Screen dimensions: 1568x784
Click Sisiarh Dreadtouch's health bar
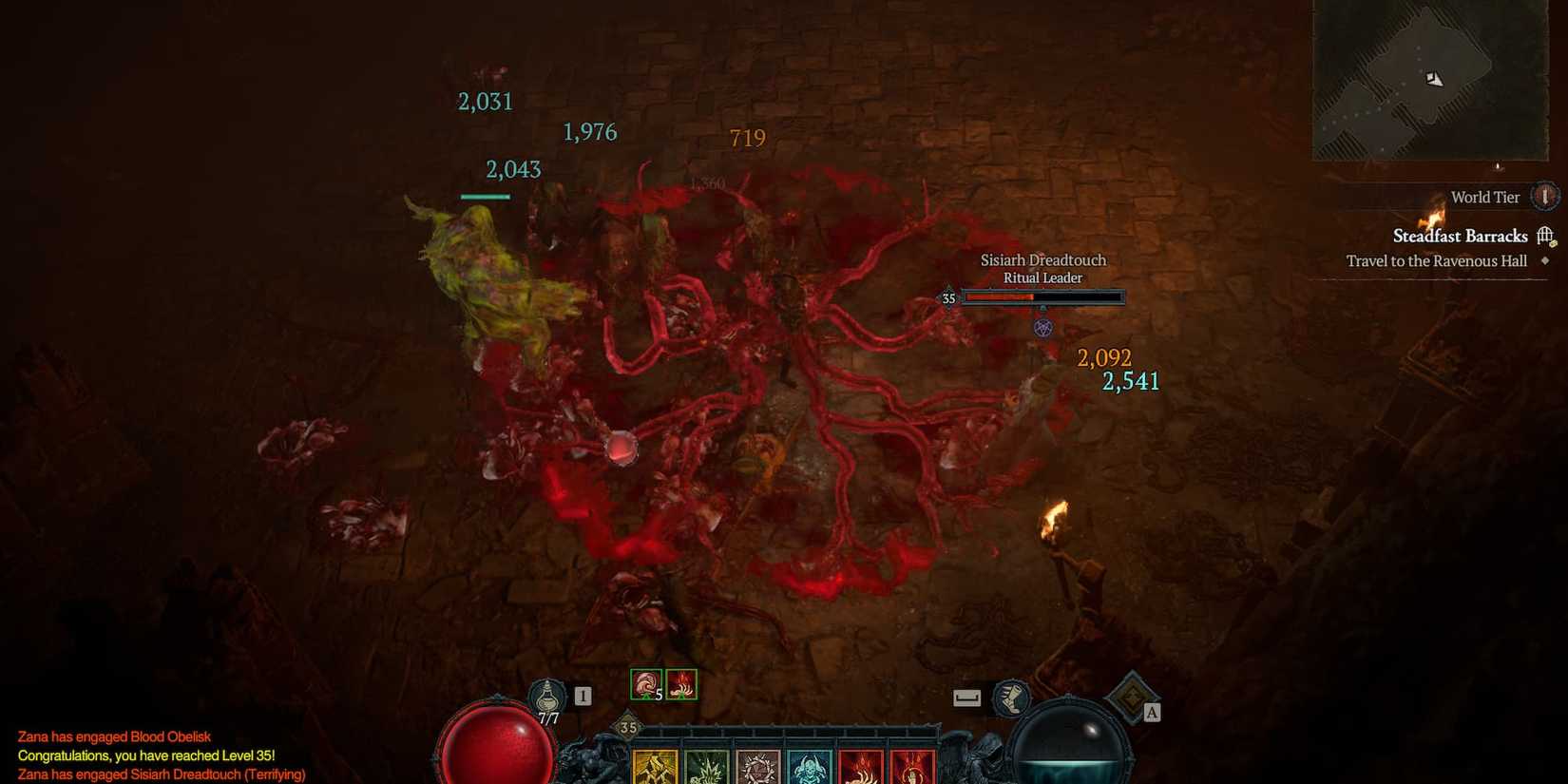click(x=1042, y=296)
